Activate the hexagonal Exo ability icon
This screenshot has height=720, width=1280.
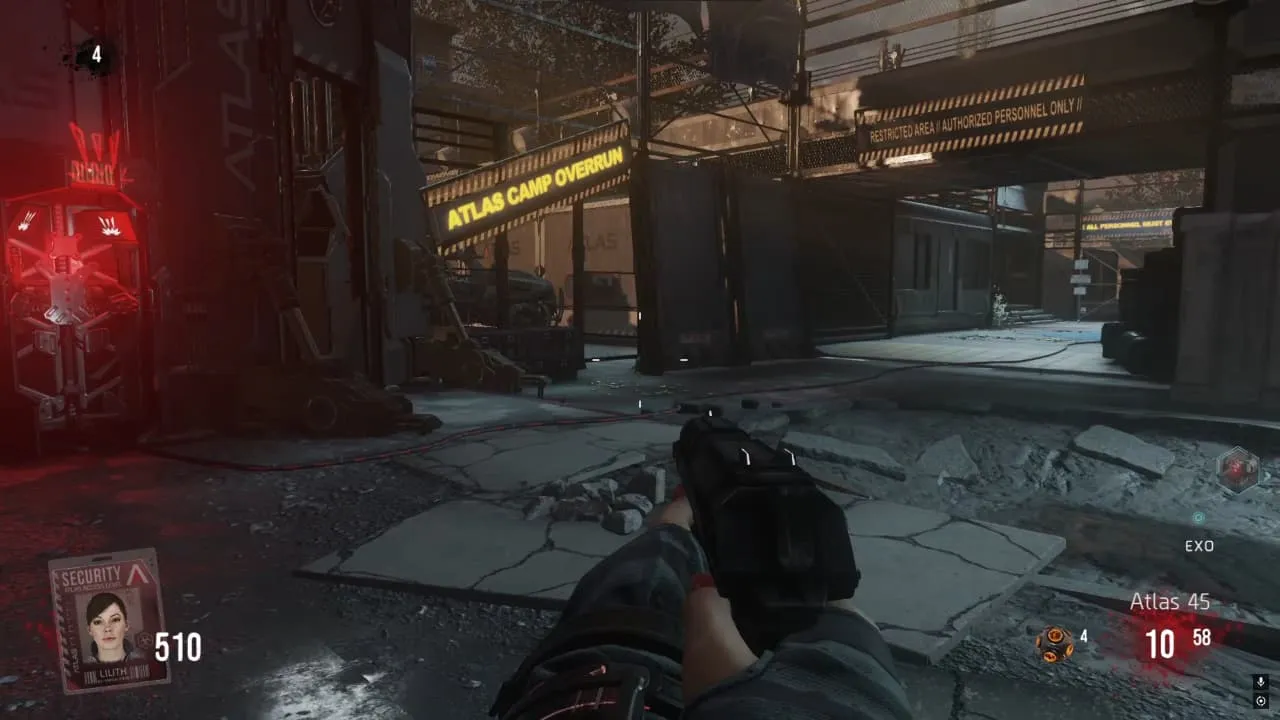[x=1236, y=471]
